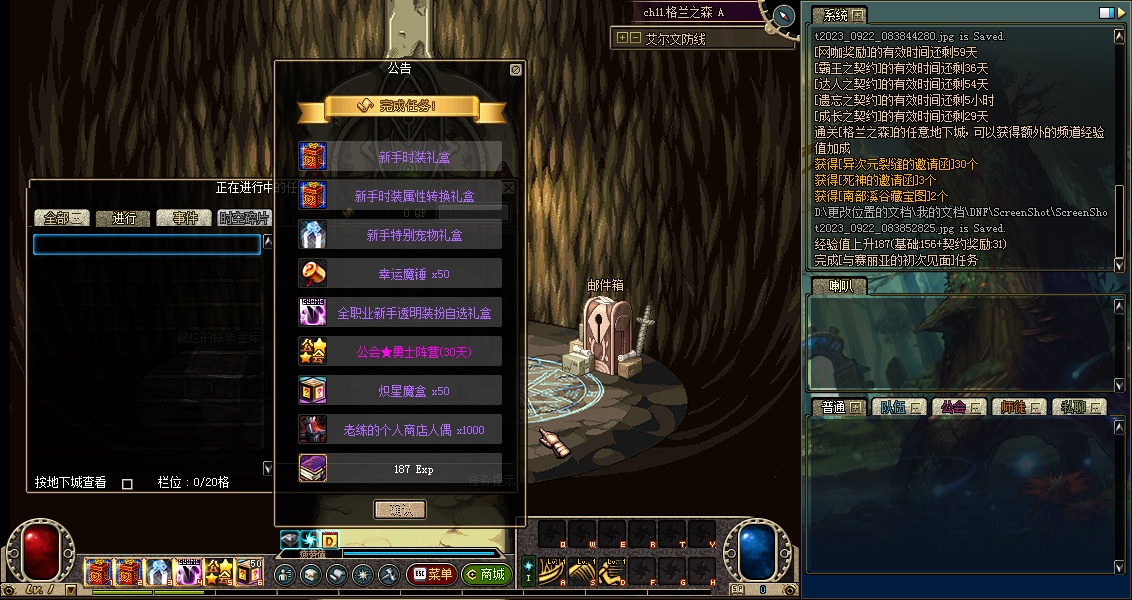Open the 系统 system message tab
The height and width of the screenshot is (600, 1132).
pos(838,15)
